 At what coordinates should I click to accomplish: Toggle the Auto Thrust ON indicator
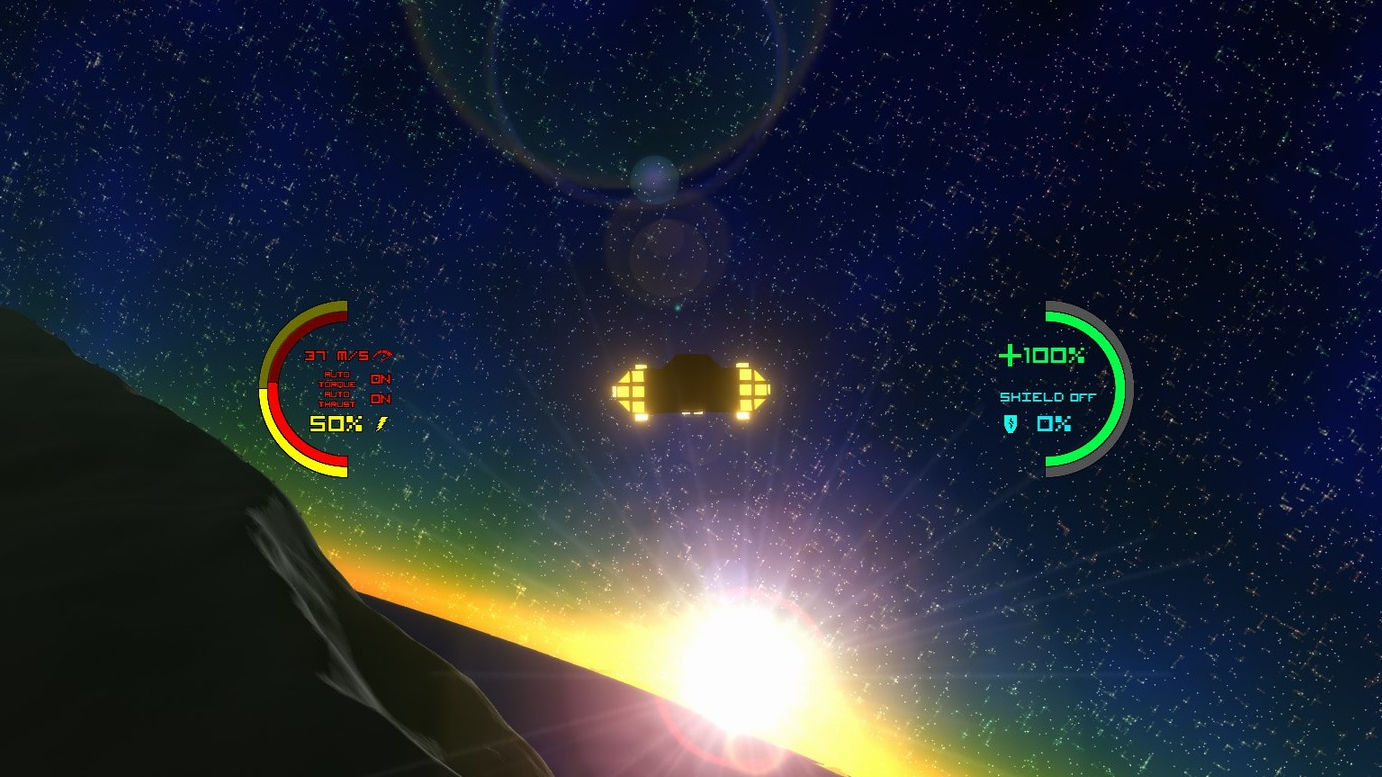[x=380, y=399]
